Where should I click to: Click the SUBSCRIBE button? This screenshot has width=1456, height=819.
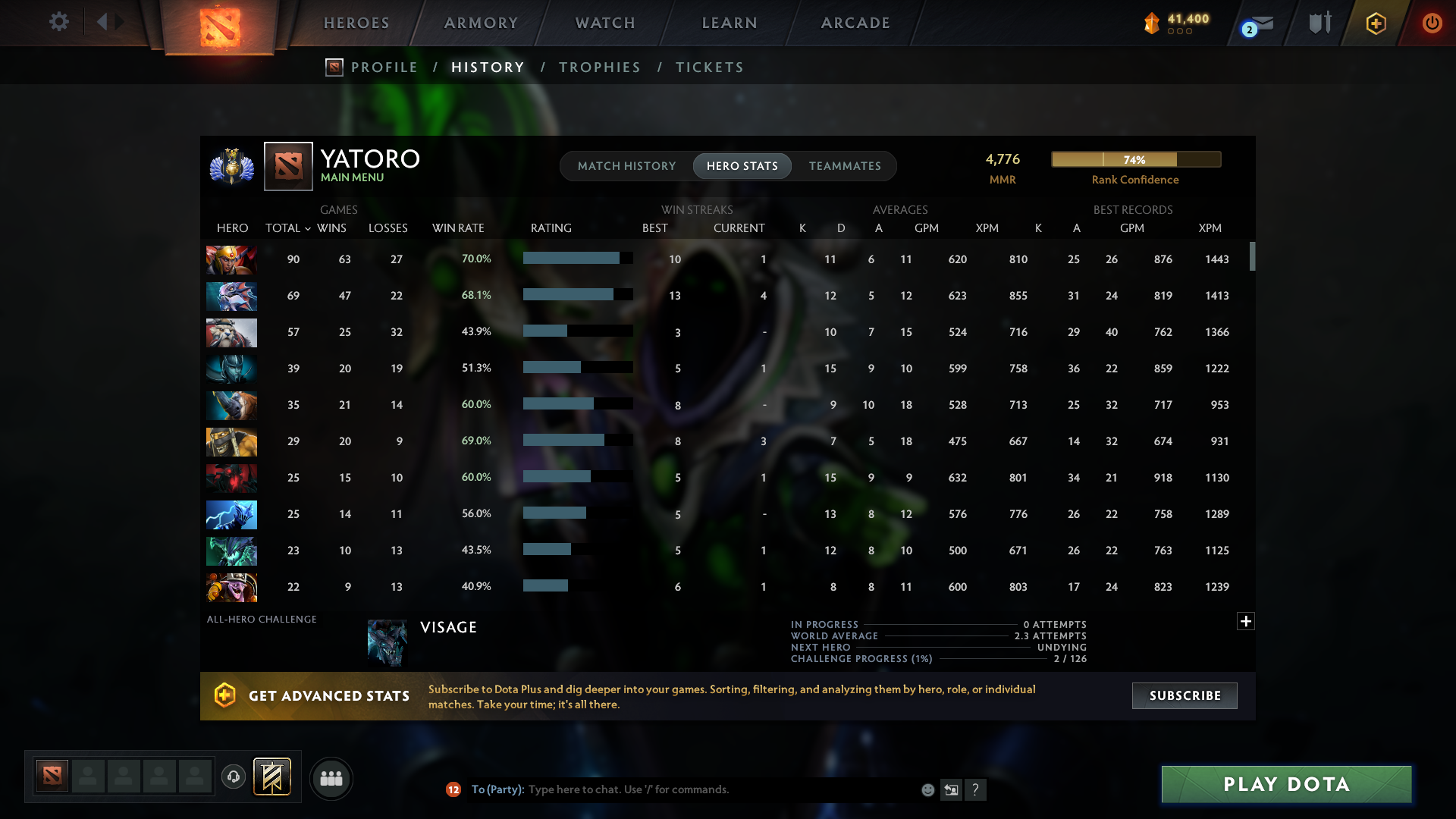coord(1185,695)
